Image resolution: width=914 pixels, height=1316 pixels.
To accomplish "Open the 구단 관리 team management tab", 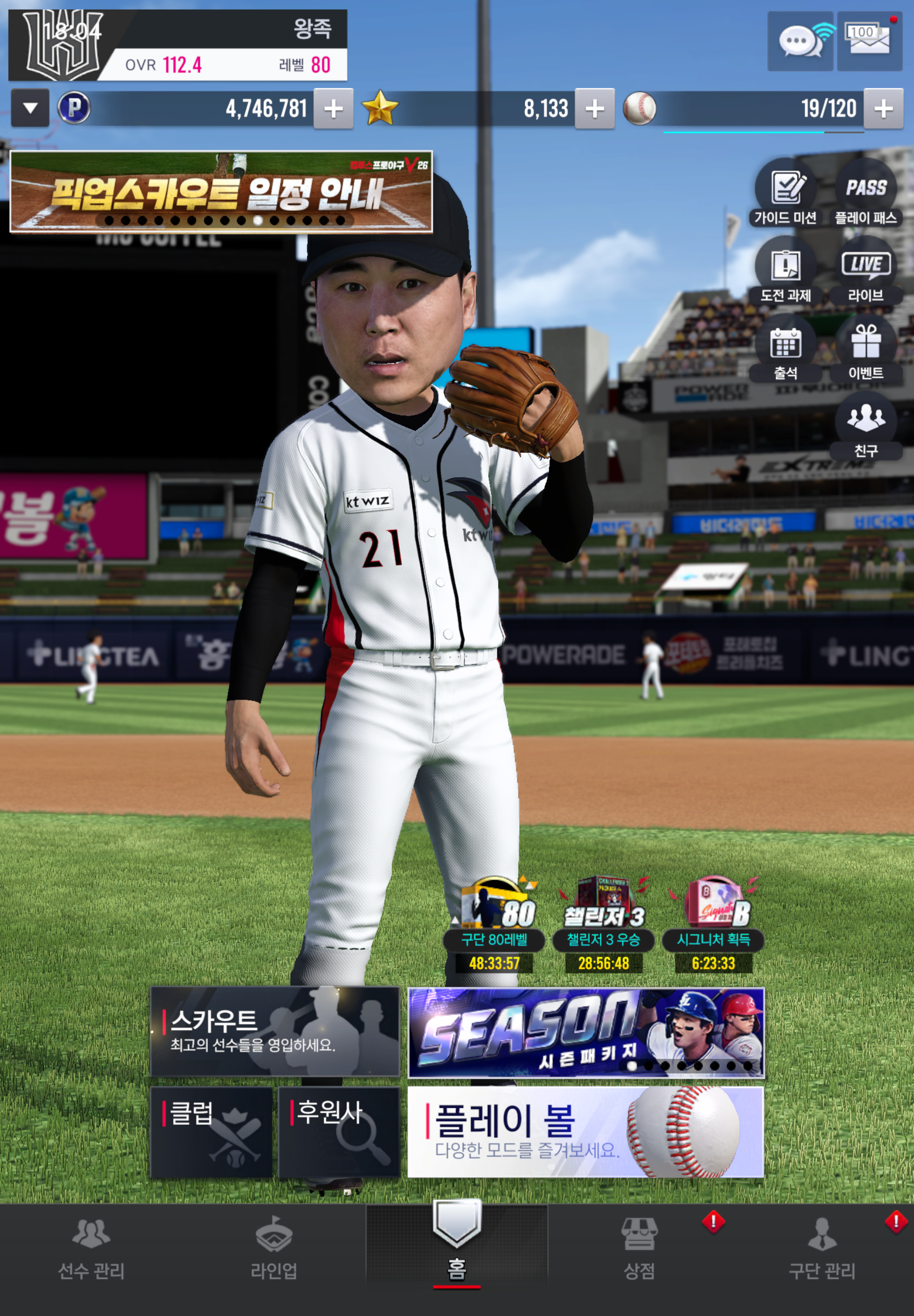I will 822,1249.
